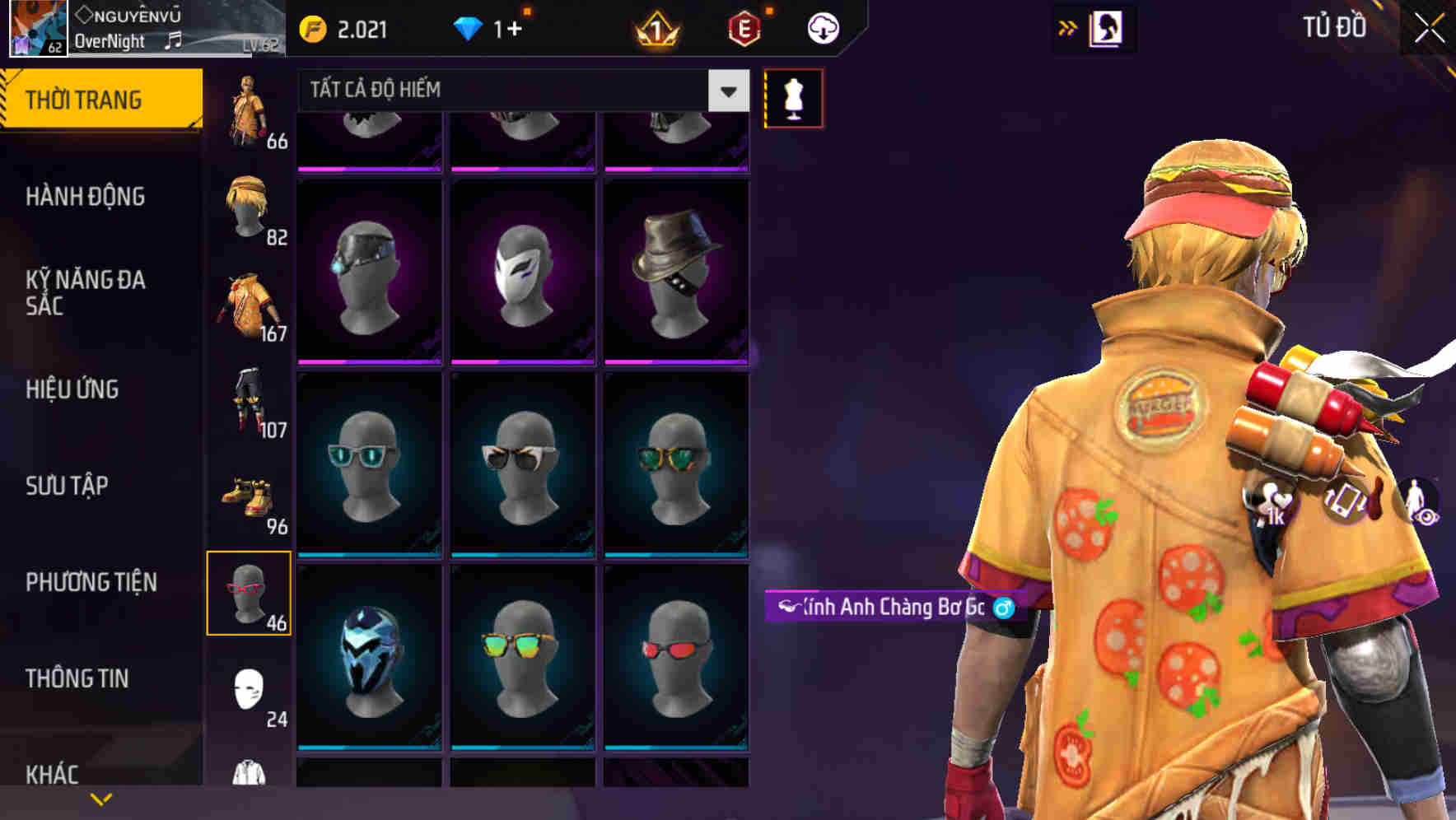The image size is (1456, 820).
Task: Open the gold coin currency icon
Action: [311, 27]
